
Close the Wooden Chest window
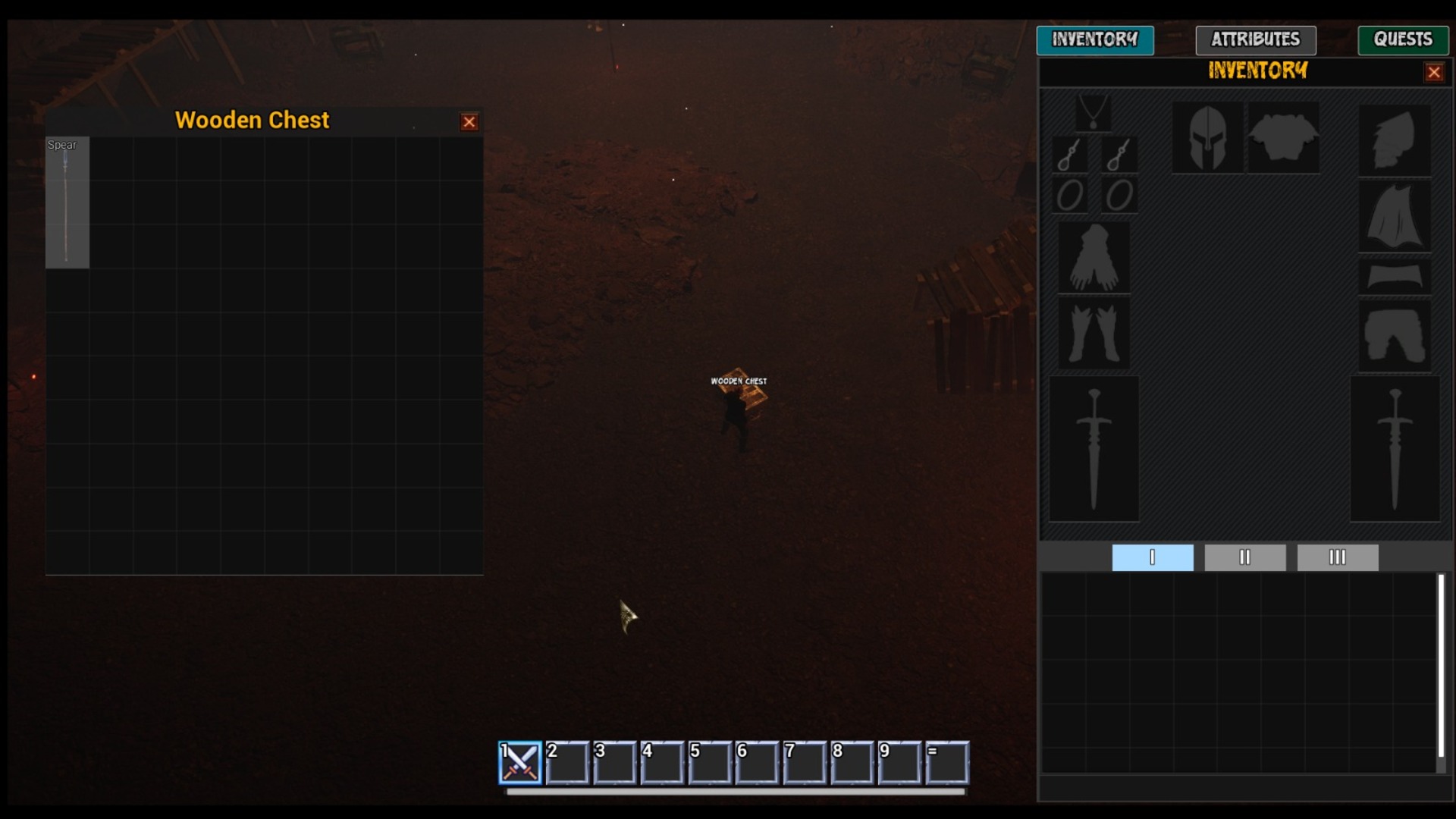(x=469, y=122)
